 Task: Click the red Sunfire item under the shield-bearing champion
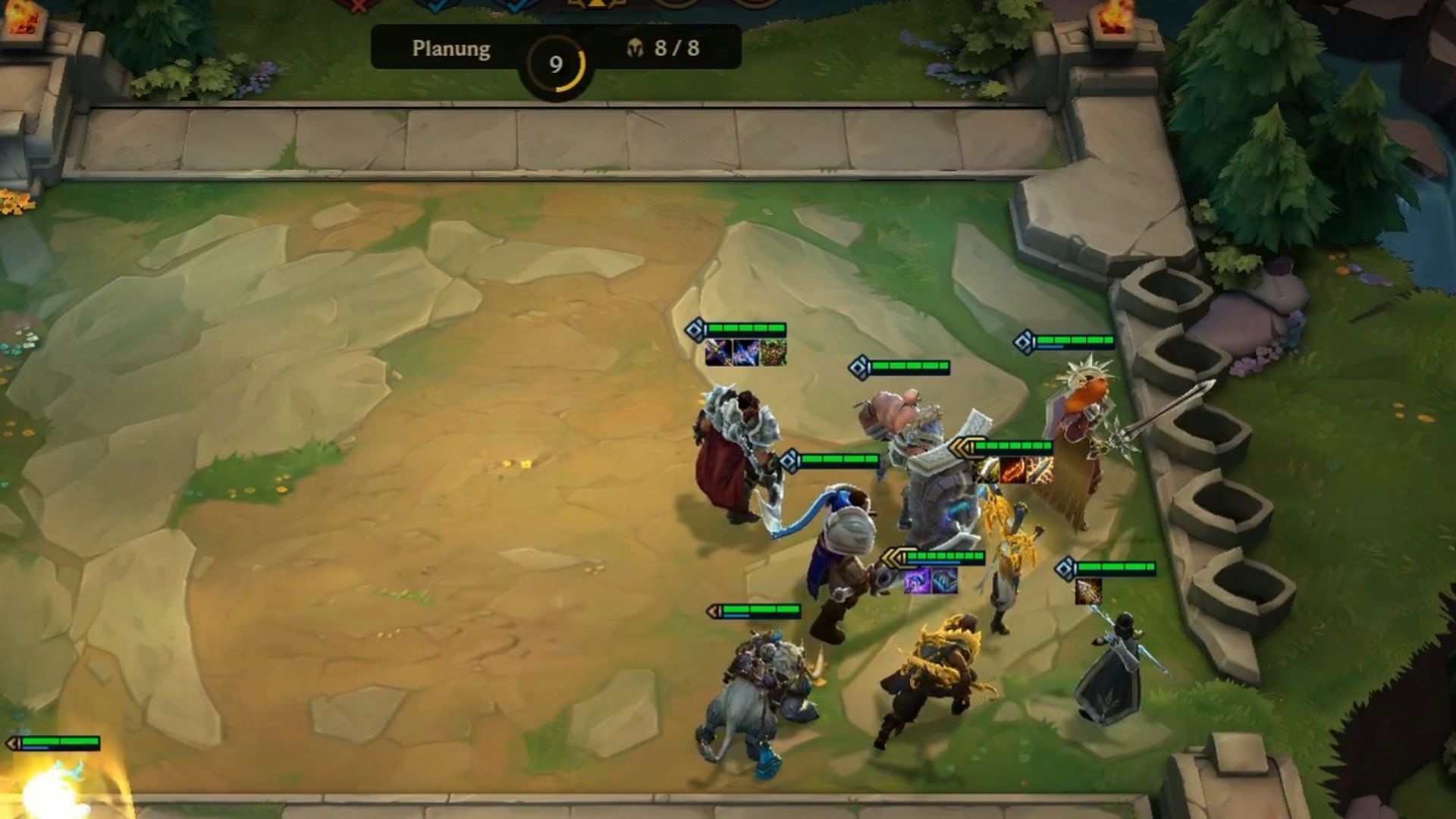coord(1013,471)
